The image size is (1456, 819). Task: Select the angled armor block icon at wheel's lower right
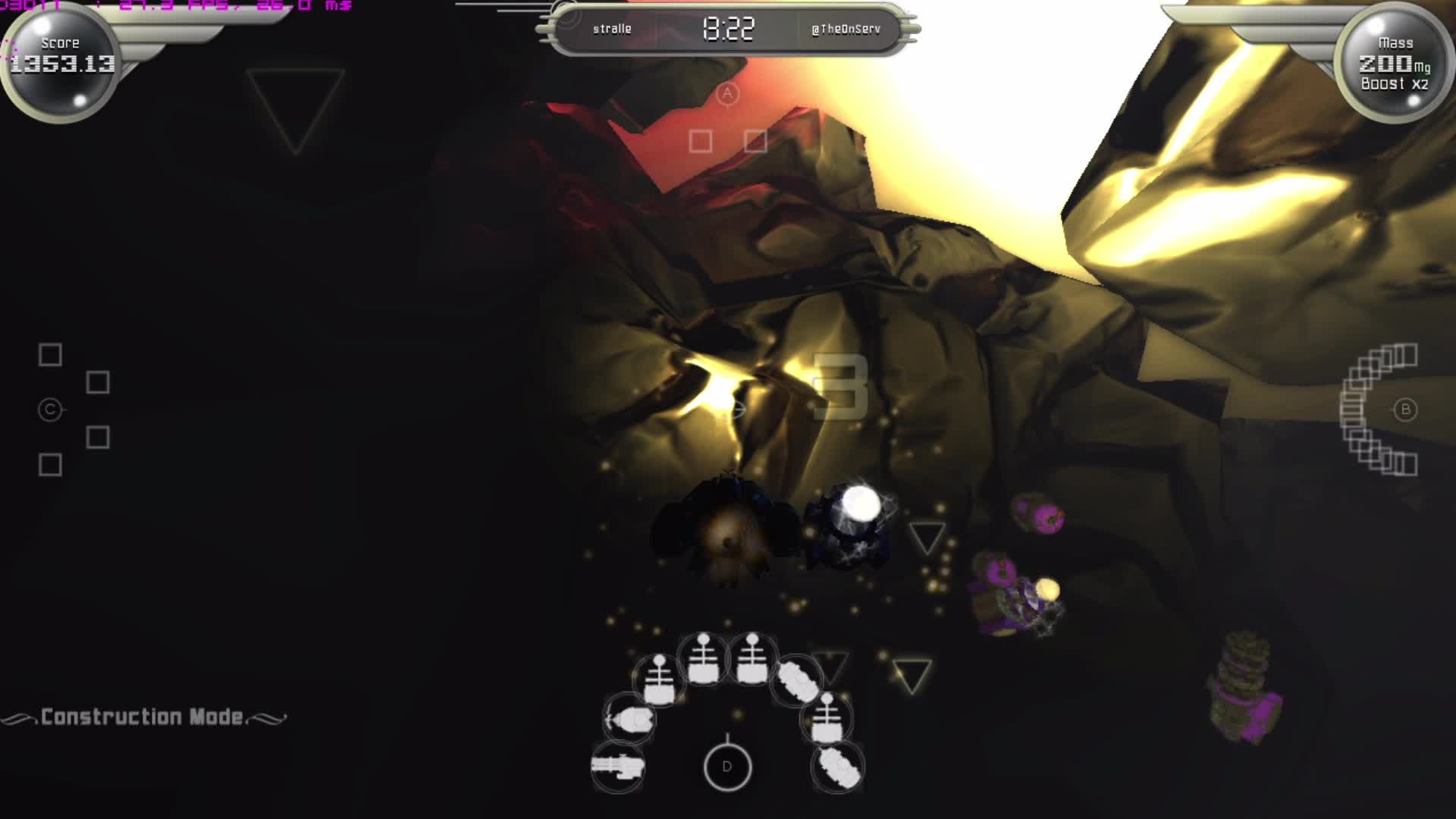pos(838,770)
